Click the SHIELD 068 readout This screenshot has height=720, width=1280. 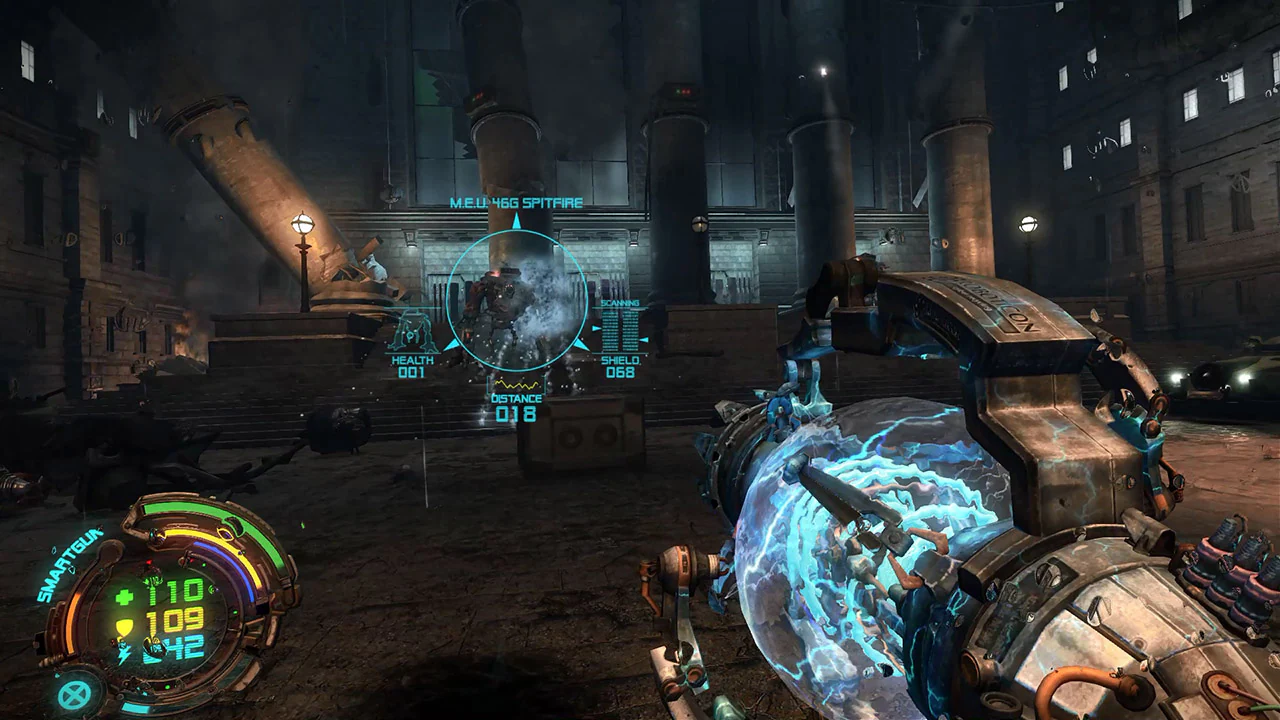(620, 367)
